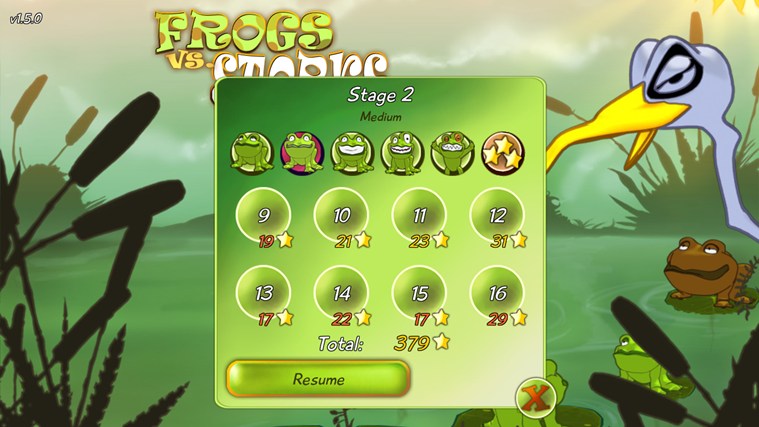The image size is (759, 427).
Task: Select the highlighted pink-background frog stage
Action: pyautogui.click(x=302, y=153)
